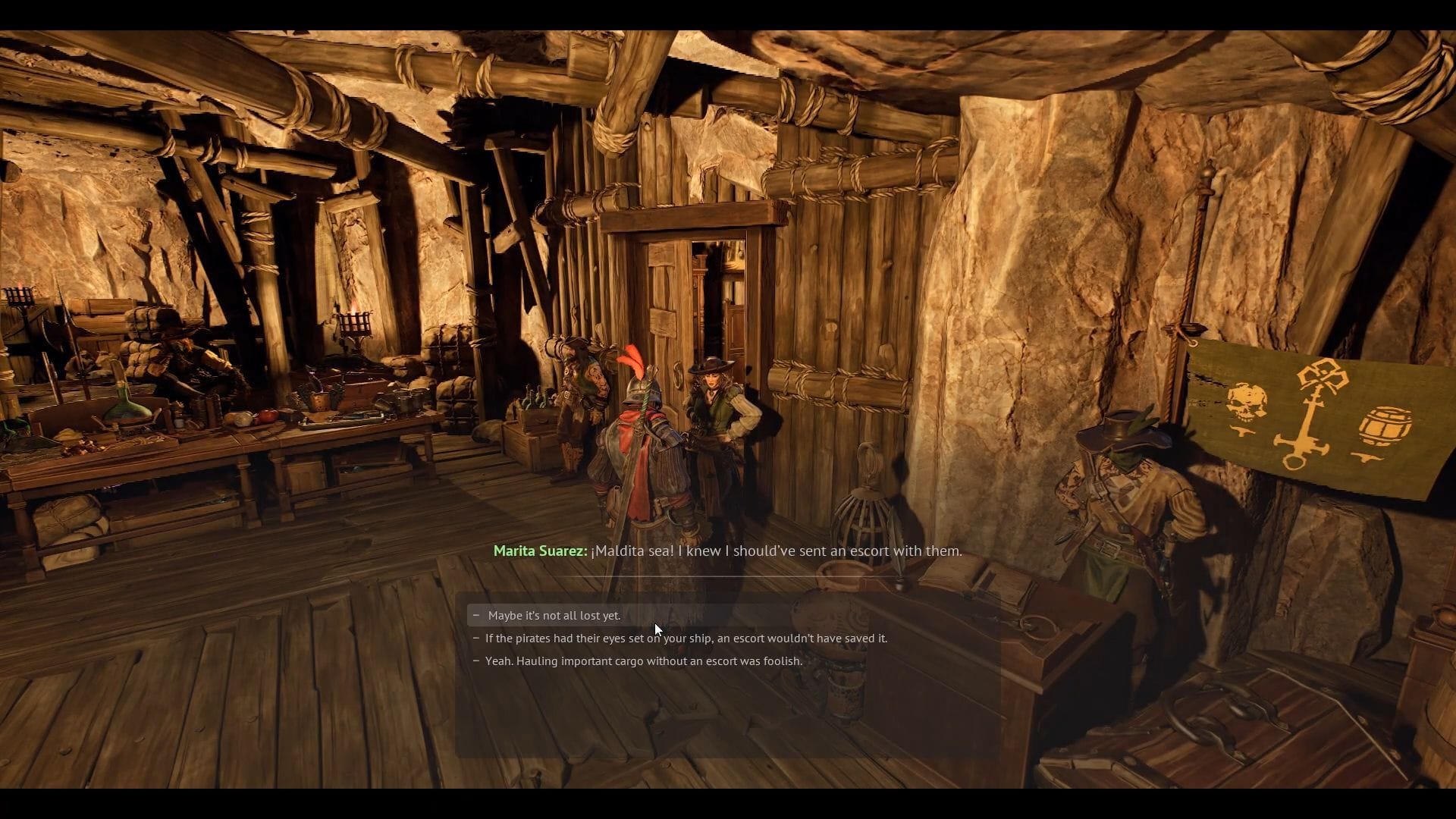The image size is (1456, 819).
Task: Select the response about pirates having eyes on the ship
Action: pos(681,638)
